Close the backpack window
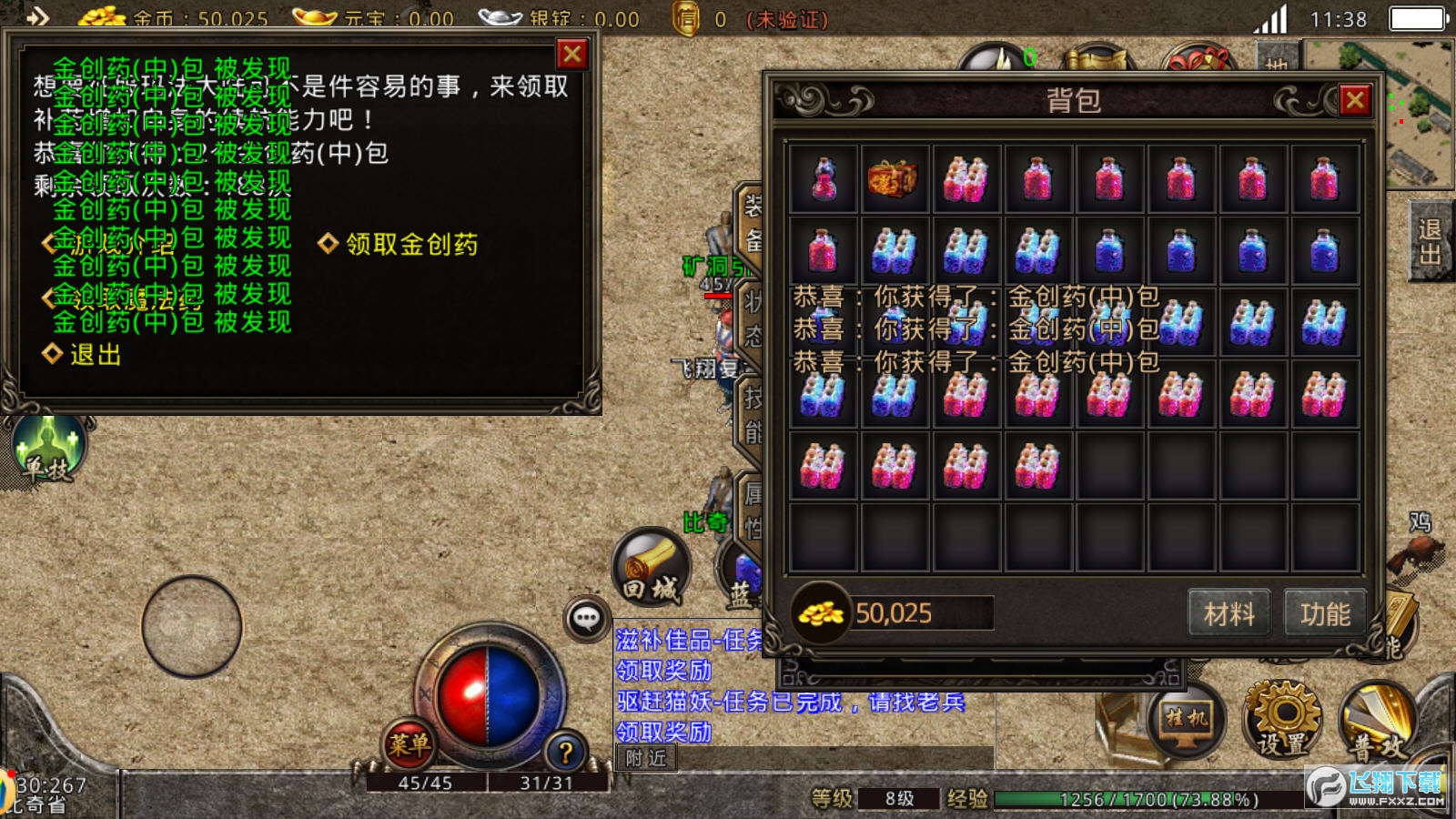The width and height of the screenshot is (1456, 819). (x=1354, y=100)
